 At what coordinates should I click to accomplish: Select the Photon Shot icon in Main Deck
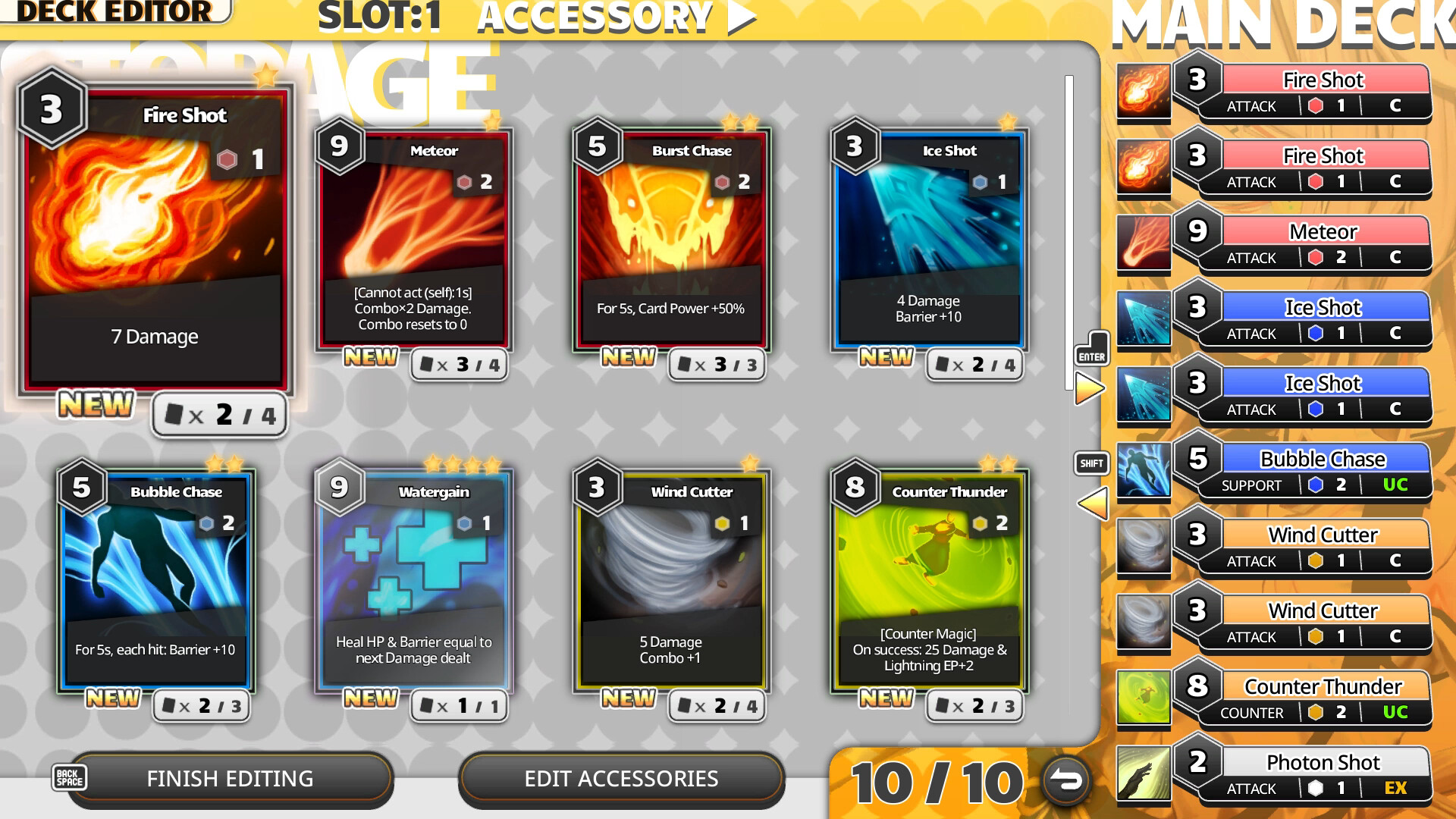pyautogui.click(x=1144, y=773)
